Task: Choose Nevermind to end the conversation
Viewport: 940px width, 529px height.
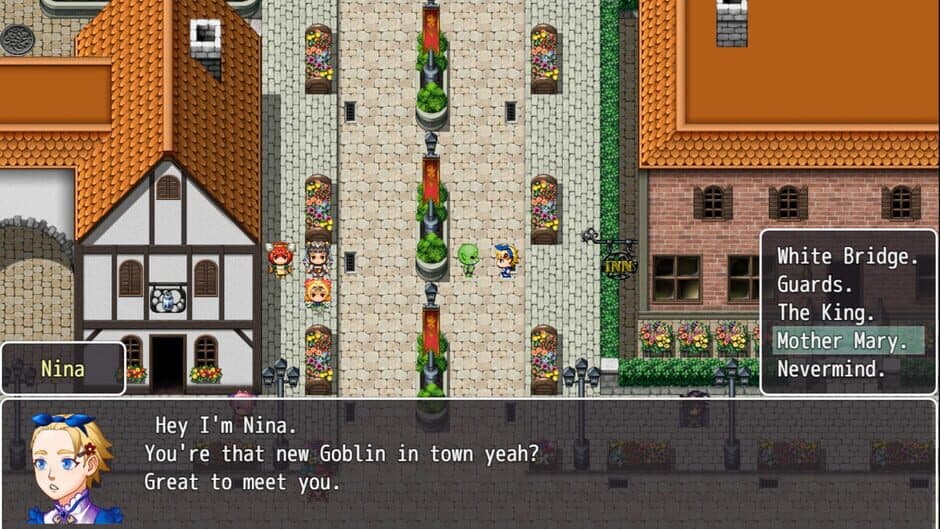Action: pyautogui.click(x=831, y=368)
